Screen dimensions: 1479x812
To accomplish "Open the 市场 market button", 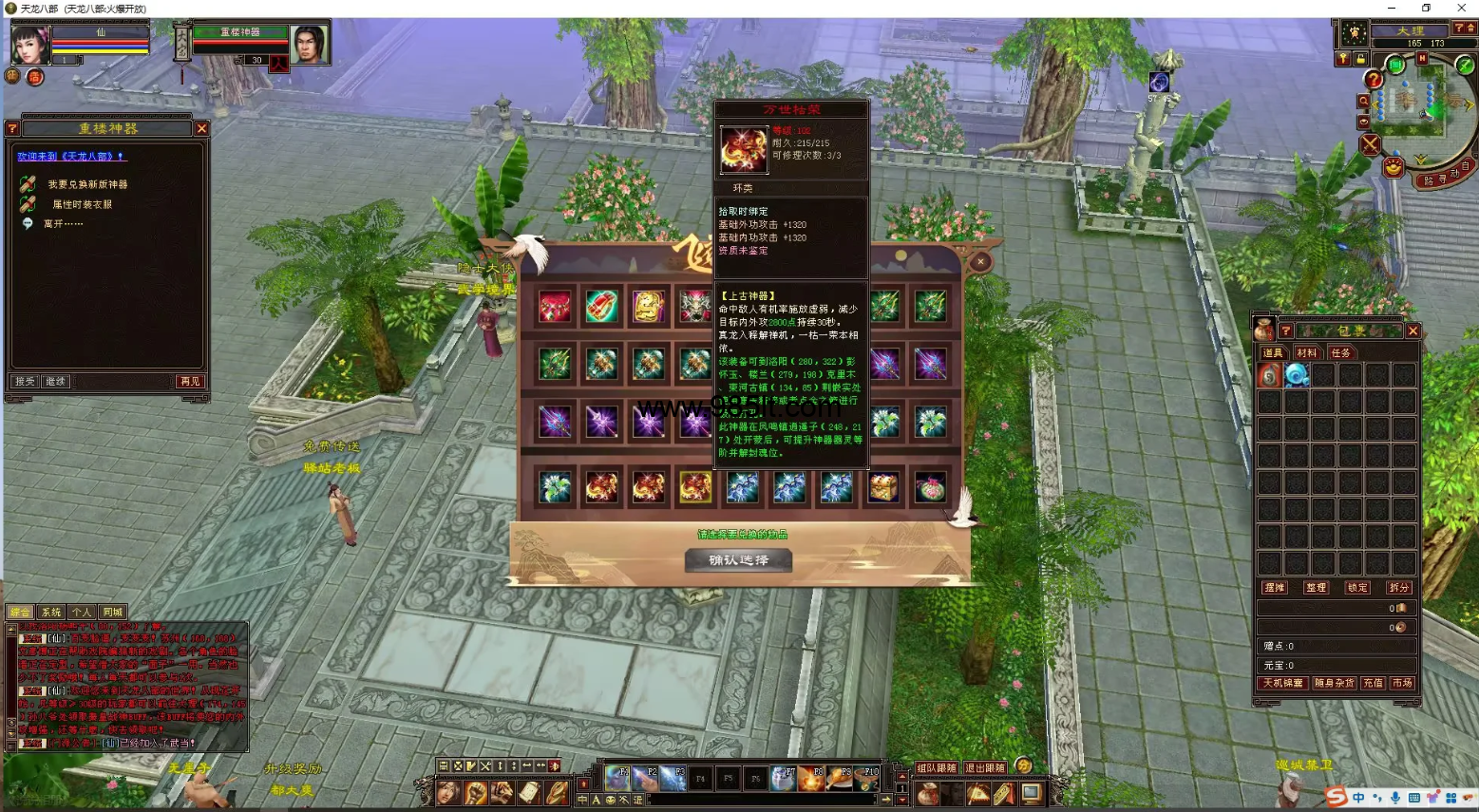I will point(1402,683).
